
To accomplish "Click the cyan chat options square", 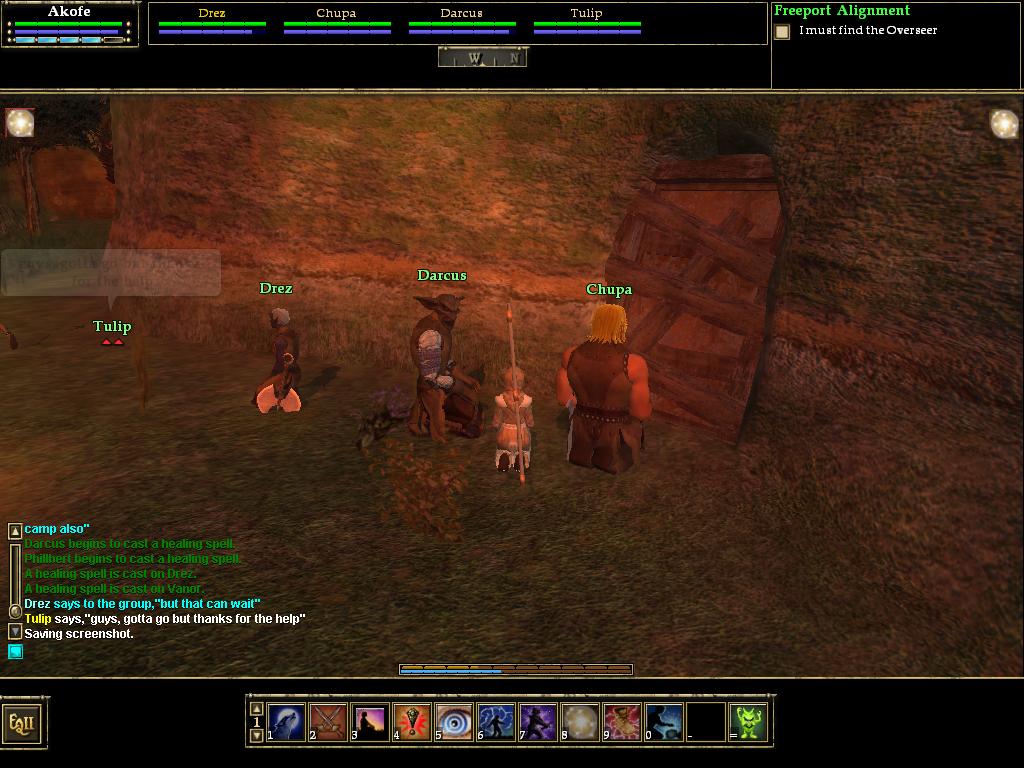I will pyautogui.click(x=15, y=652).
